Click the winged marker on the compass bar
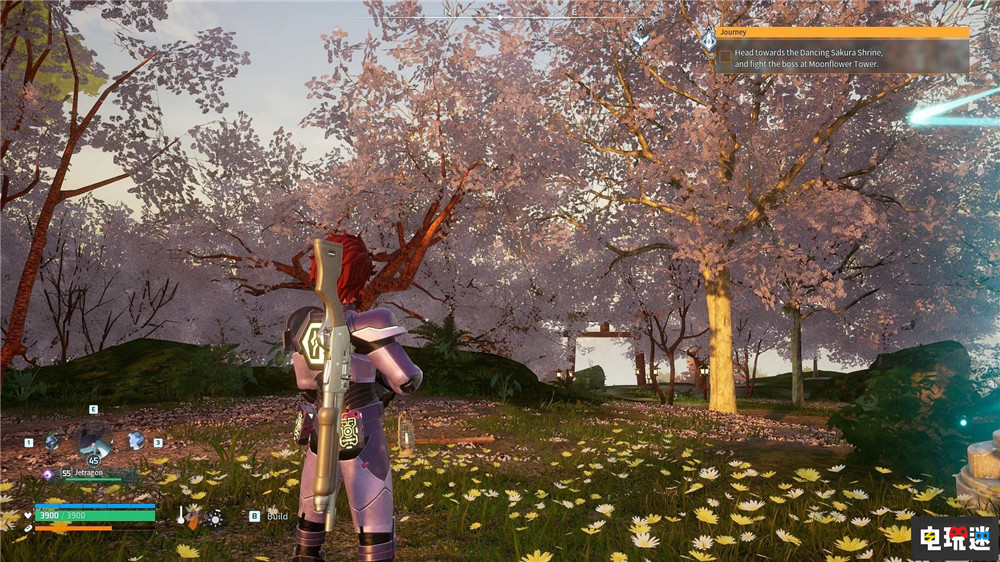The width and height of the screenshot is (1000, 562). pos(641,38)
